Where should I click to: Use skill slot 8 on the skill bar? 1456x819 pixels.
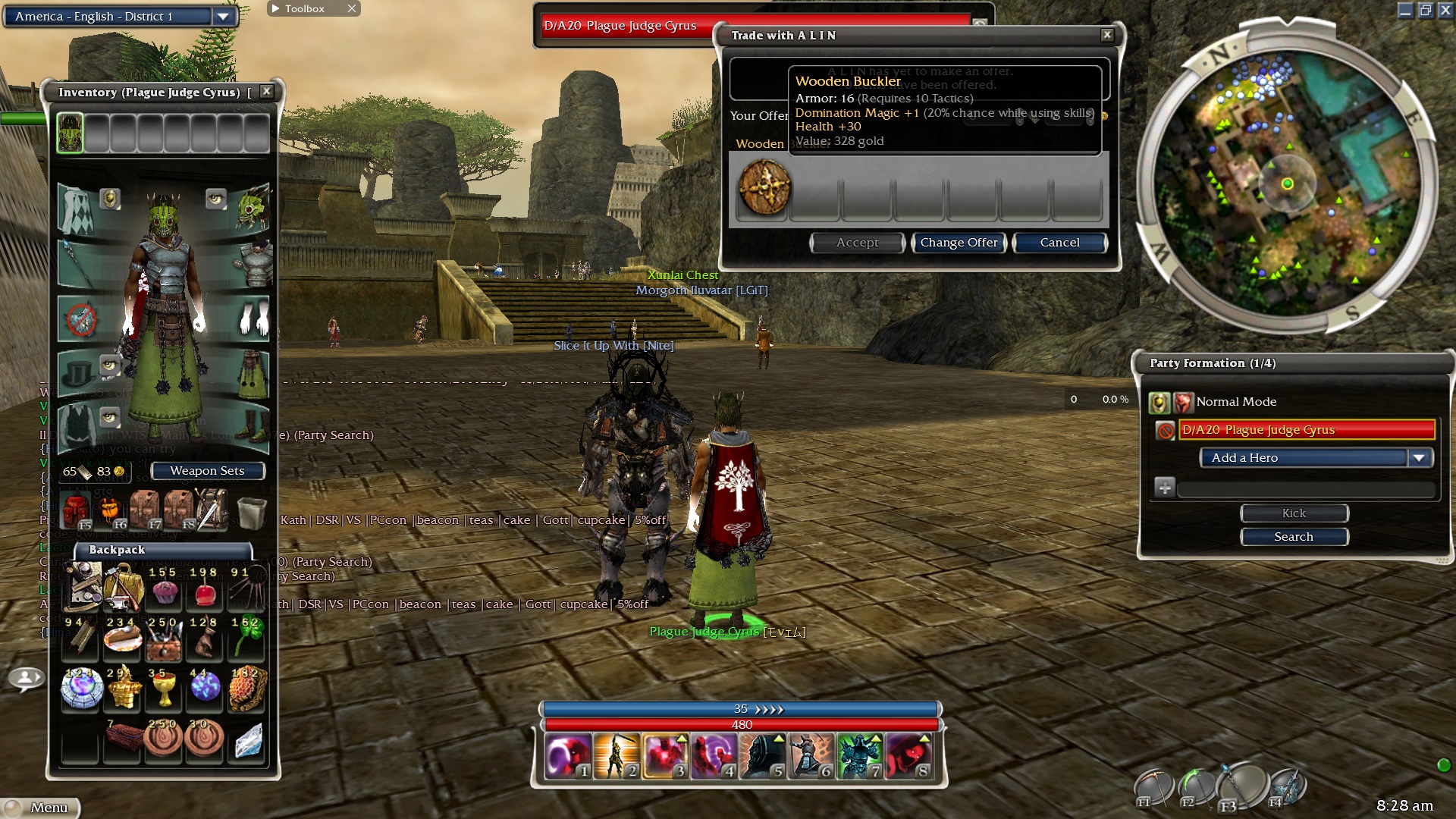pos(908,757)
